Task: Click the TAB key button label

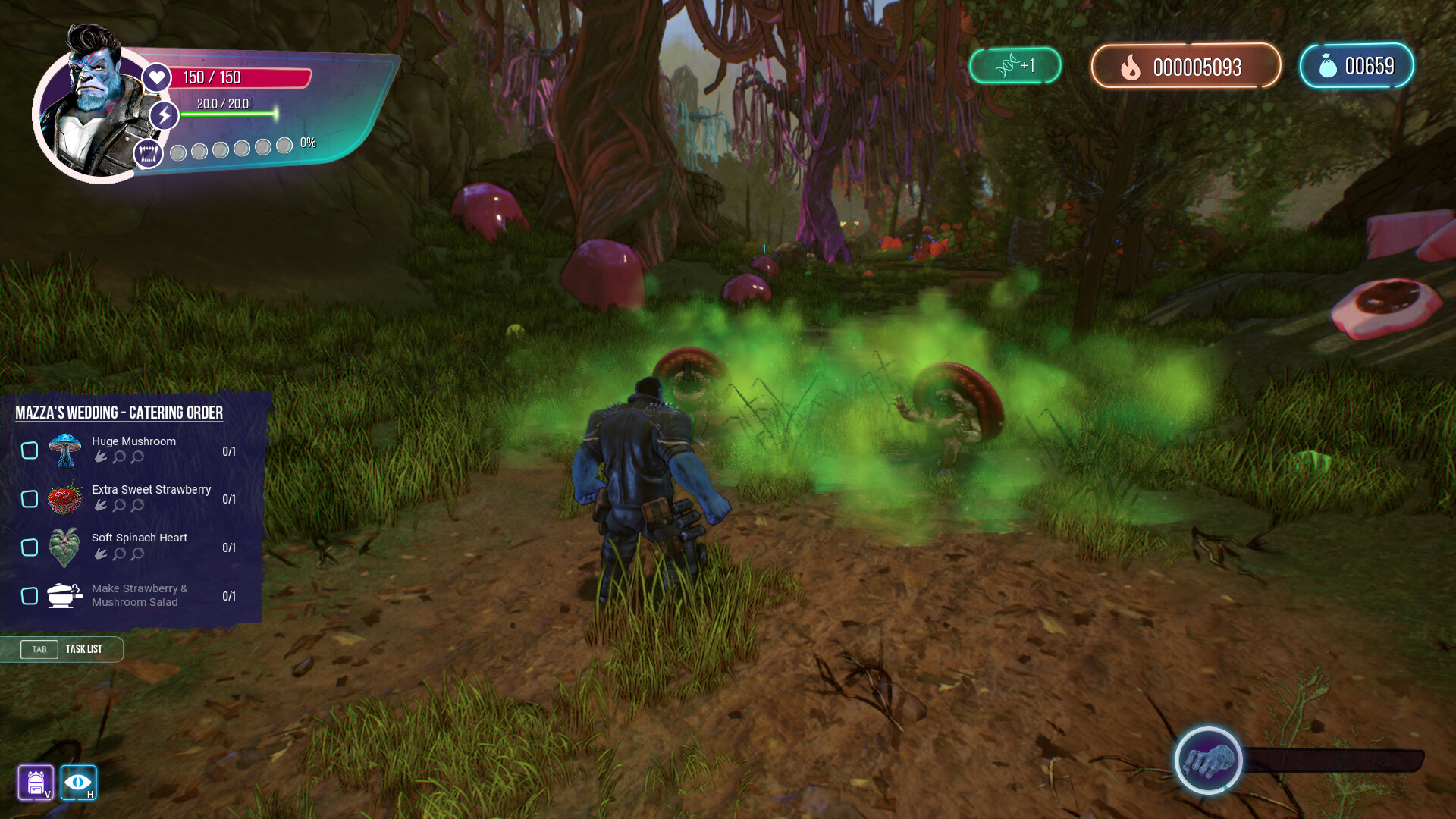Action: [x=39, y=649]
